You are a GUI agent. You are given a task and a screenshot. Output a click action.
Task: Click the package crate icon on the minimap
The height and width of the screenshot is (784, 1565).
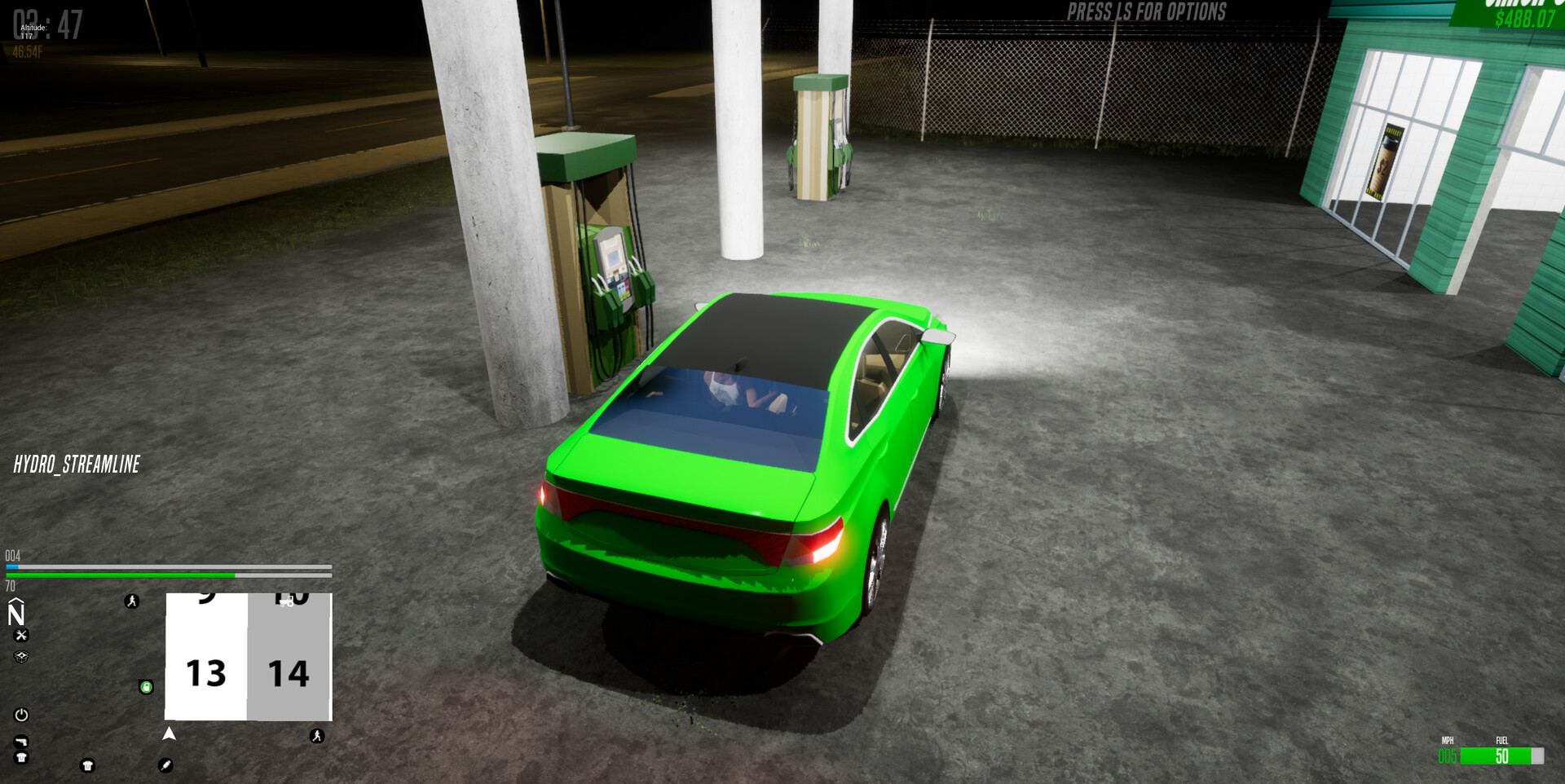[22, 657]
